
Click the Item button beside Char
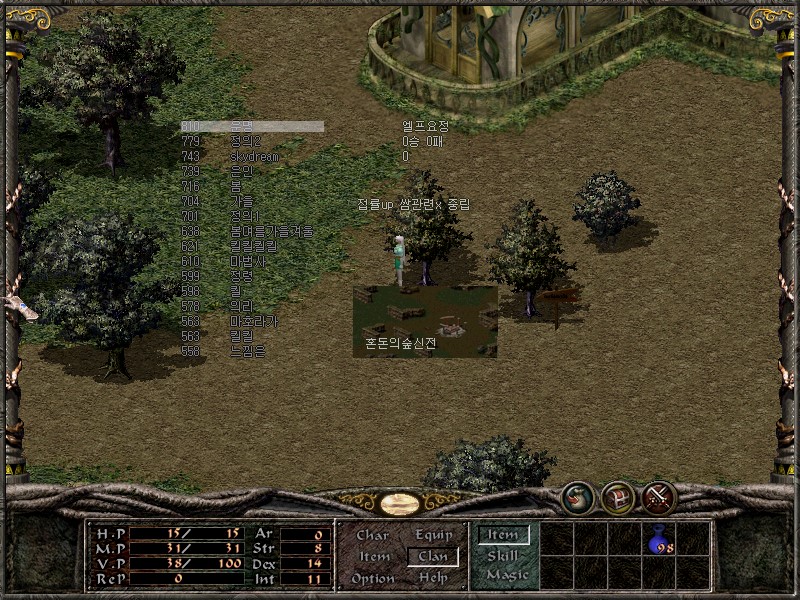tap(373, 556)
